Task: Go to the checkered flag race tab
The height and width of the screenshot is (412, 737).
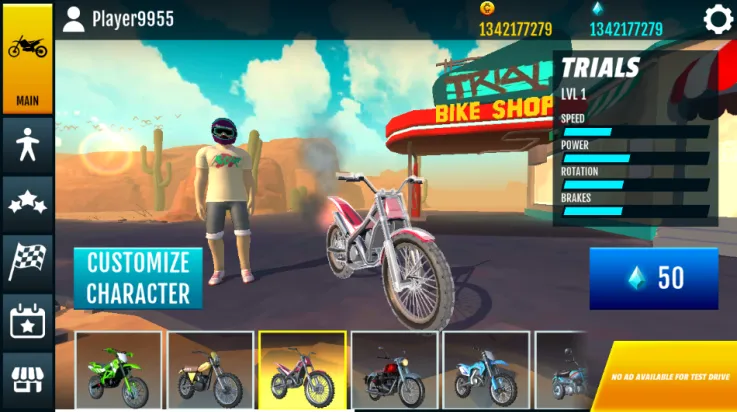Action: tap(27, 262)
